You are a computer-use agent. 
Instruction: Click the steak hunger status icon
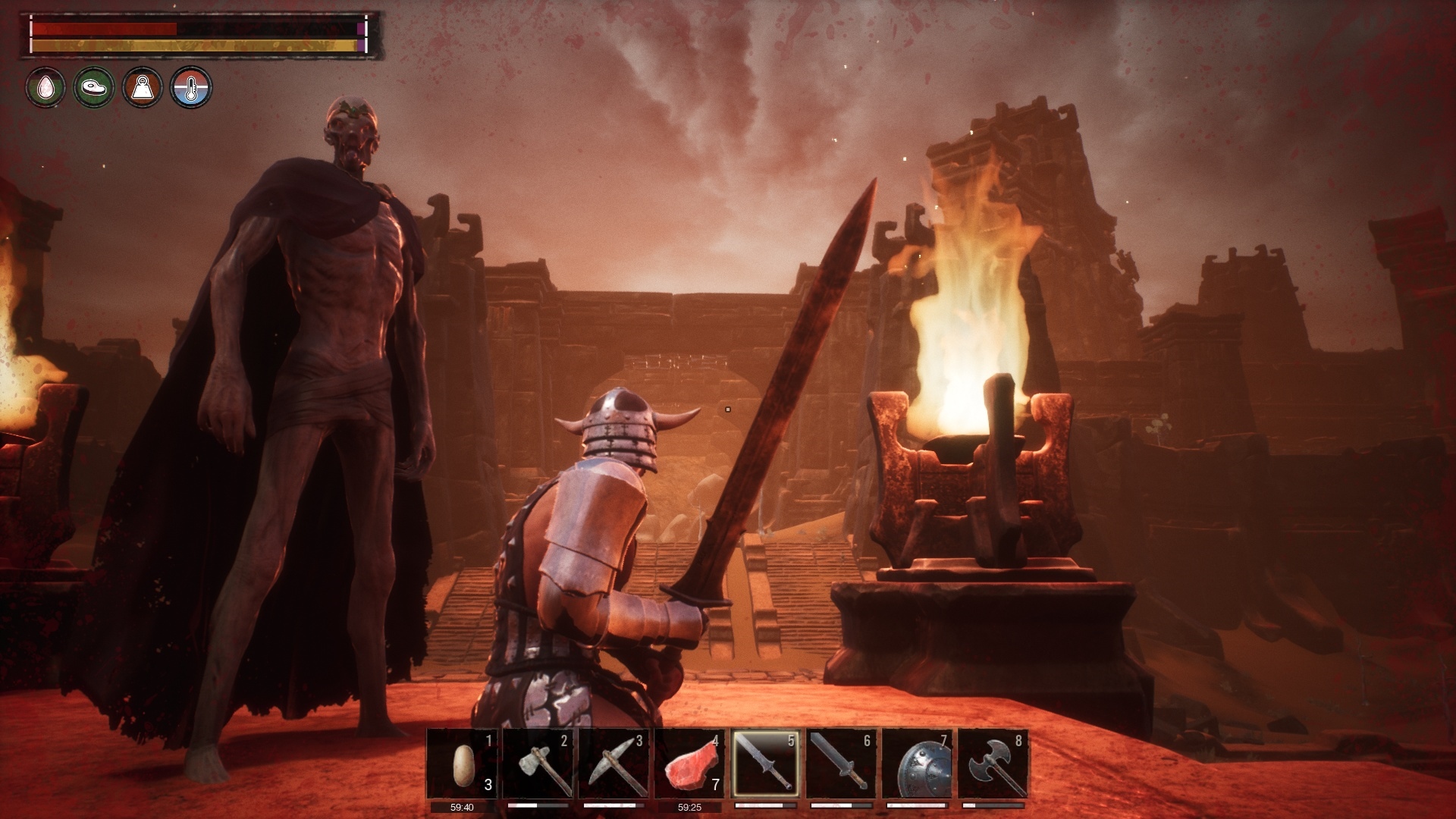94,87
